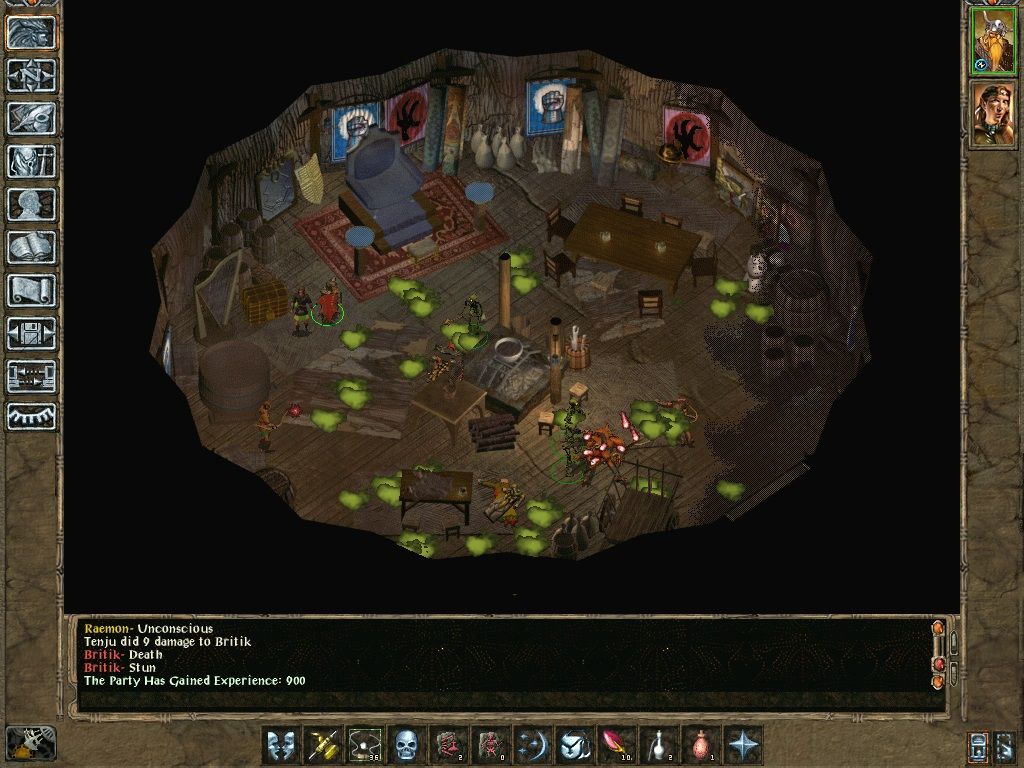Click the four-pointed star button
This screenshot has height=768, width=1024.
(x=744, y=746)
